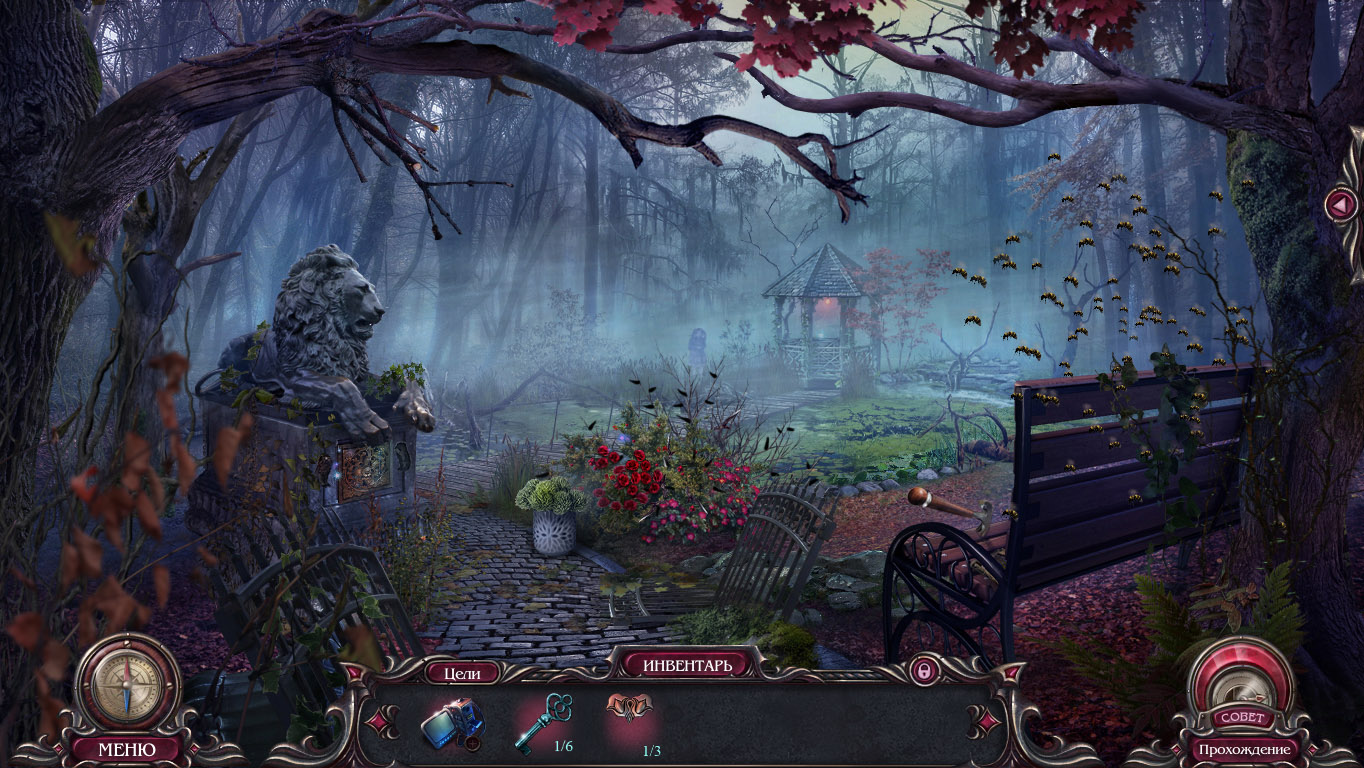Expand the side panel arrow button

1339,205
